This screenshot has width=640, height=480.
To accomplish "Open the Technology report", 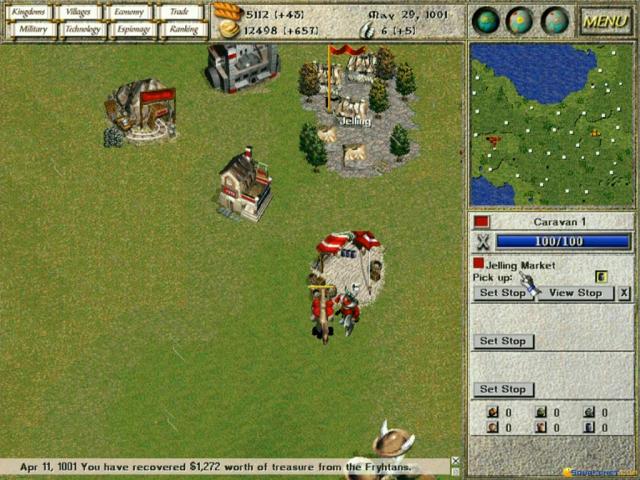I will tap(83, 30).
